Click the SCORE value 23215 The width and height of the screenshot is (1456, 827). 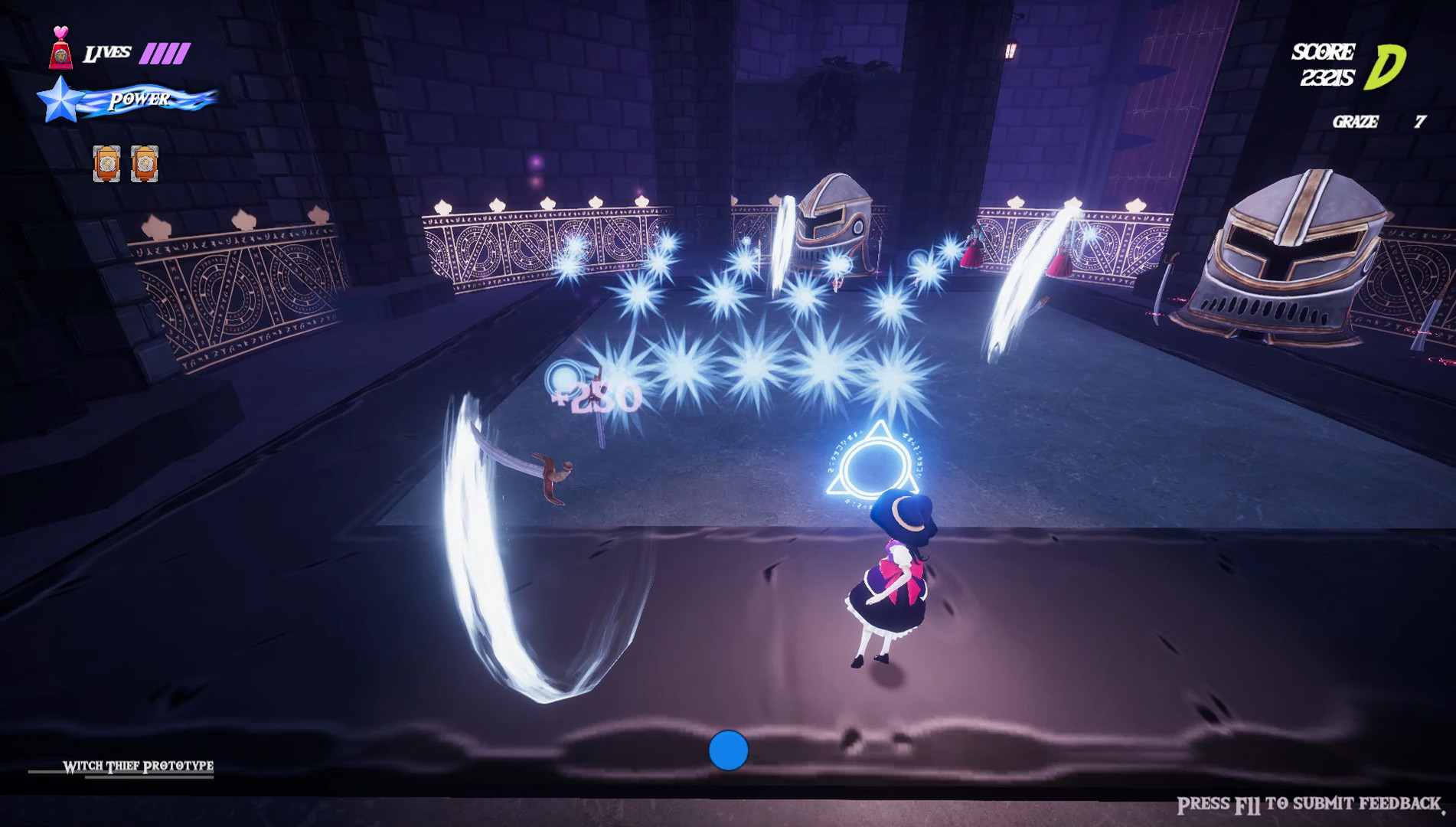coord(1327,76)
